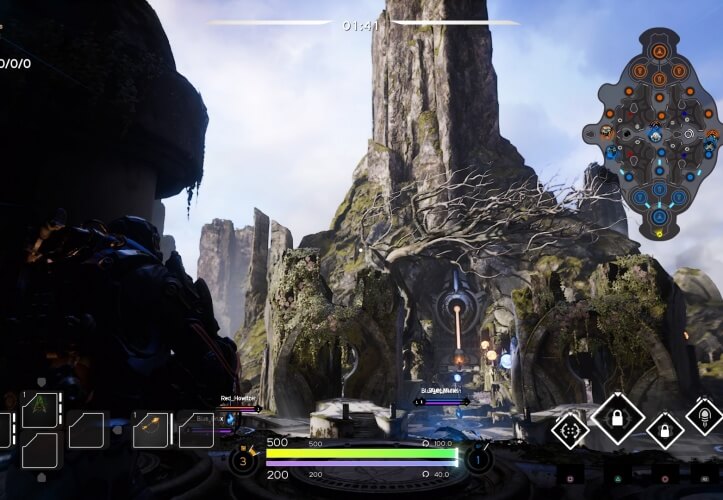The width and height of the screenshot is (723, 500).
Task: Activate the lantern-shaped ability diamond
Action: [x=705, y=416]
